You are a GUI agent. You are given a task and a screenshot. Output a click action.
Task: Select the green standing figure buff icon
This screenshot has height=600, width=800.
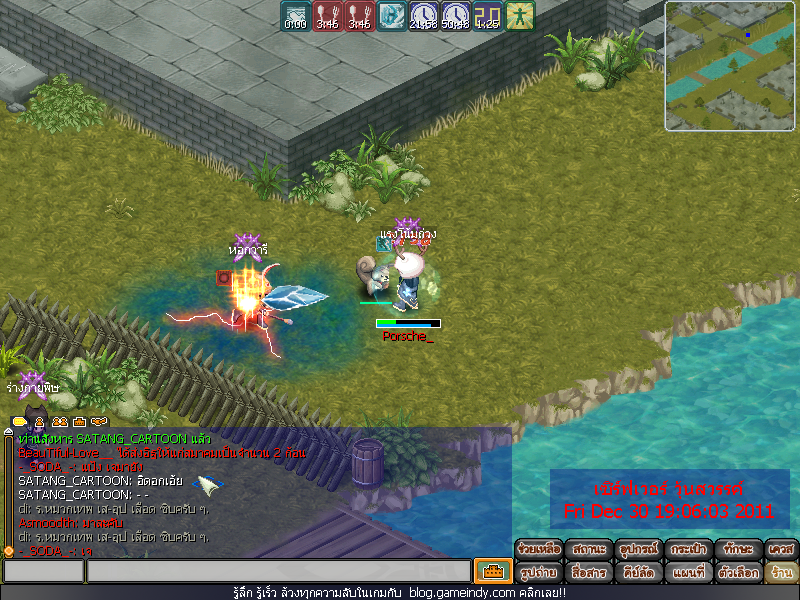pyautogui.click(x=520, y=15)
